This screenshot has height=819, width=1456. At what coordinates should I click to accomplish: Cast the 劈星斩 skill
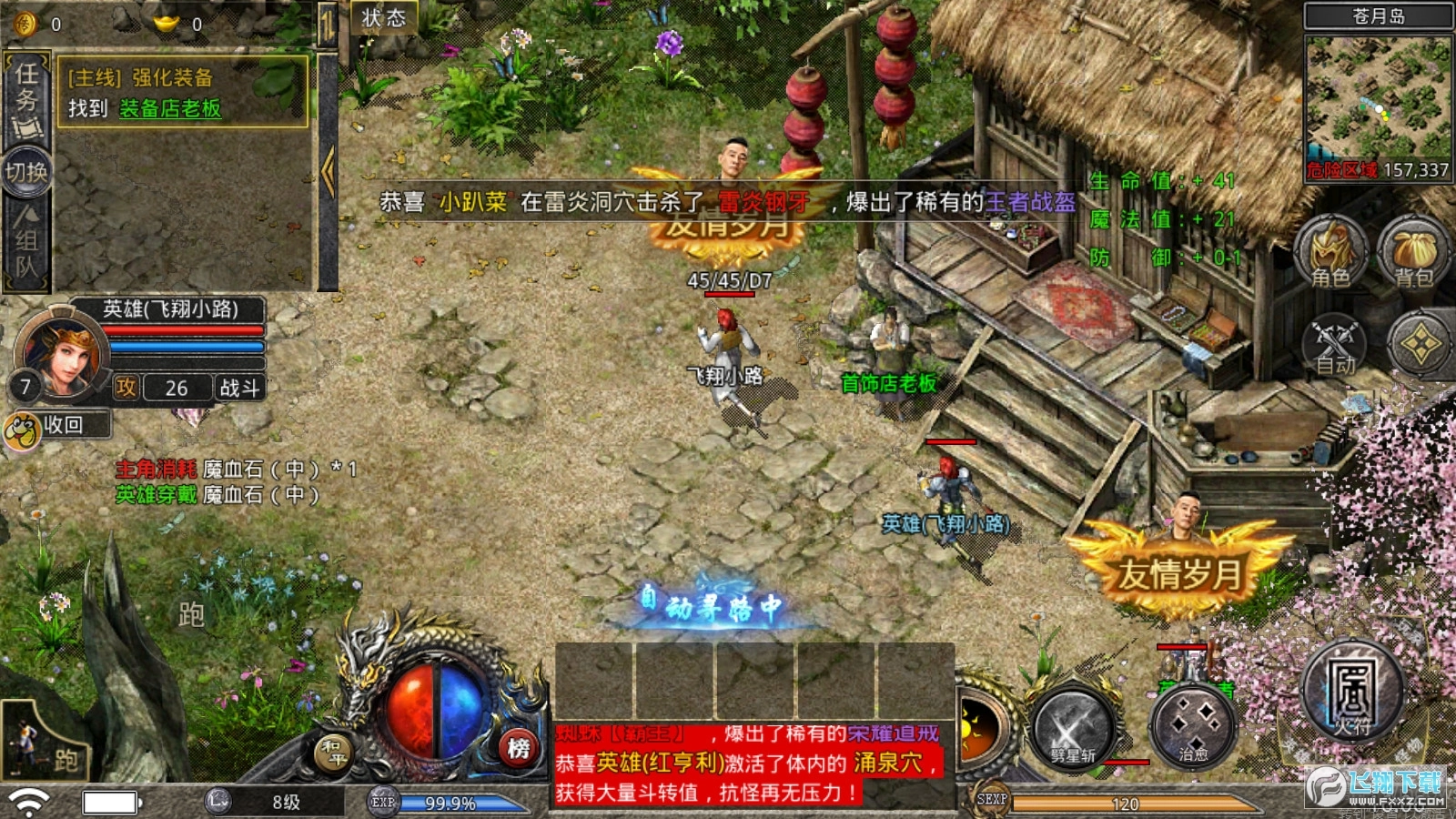(x=1072, y=728)
